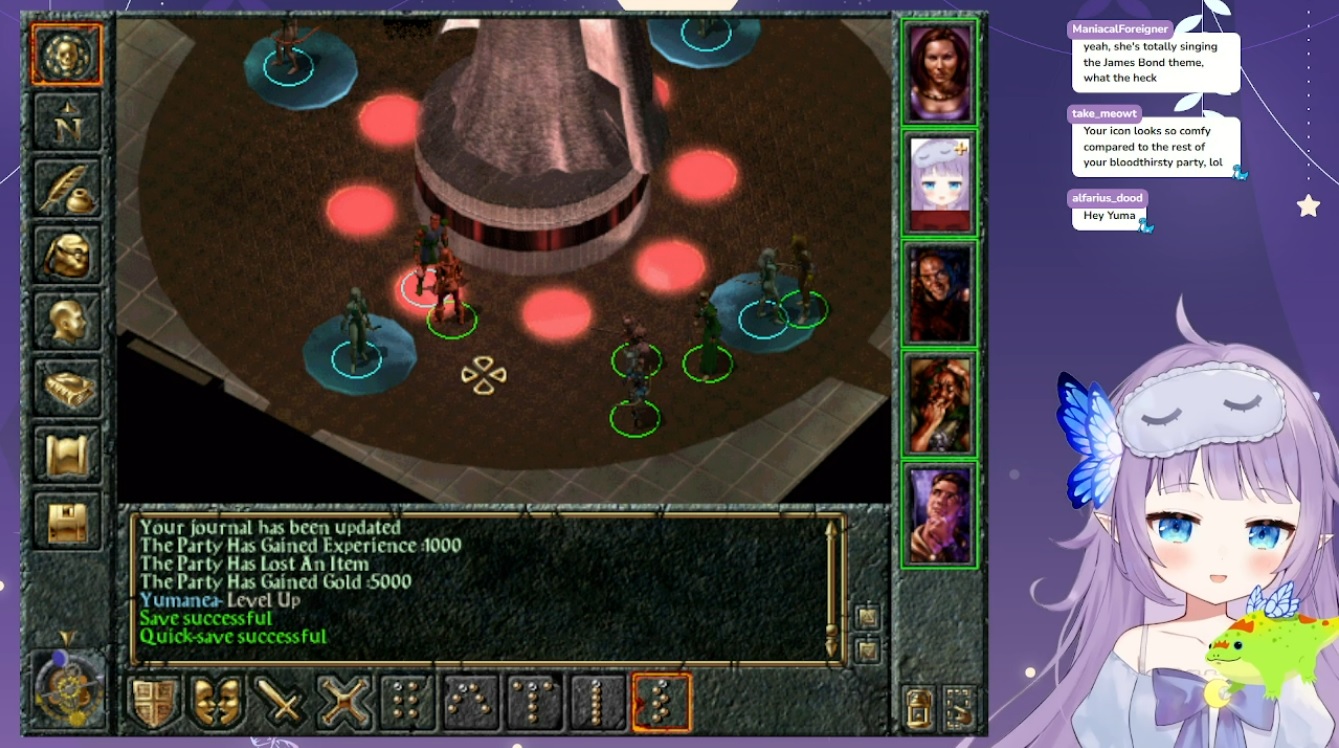This screenshot has width=1339, height=748.
Task: Click the game clock dial
Action: pyautogui.click(x=67, y=688)
